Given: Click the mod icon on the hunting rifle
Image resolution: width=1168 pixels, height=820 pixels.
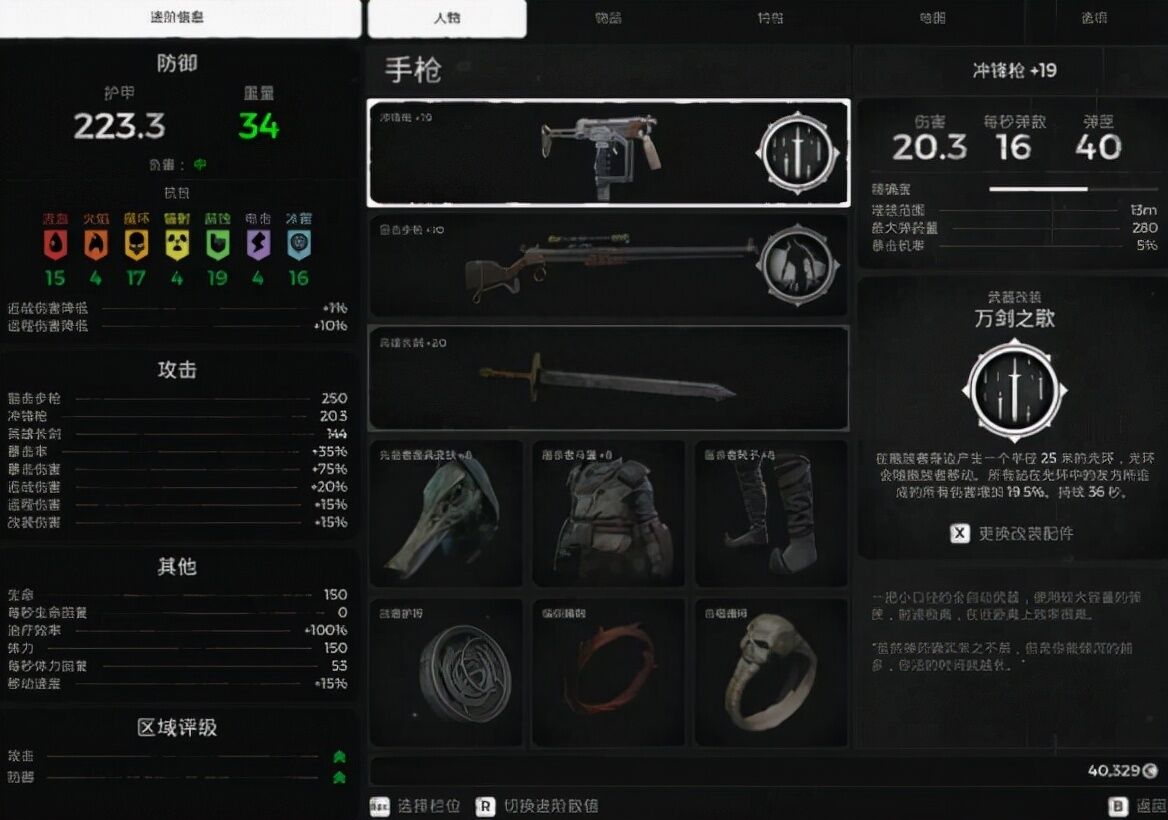Looking at the screenshot, I should 796,263.
